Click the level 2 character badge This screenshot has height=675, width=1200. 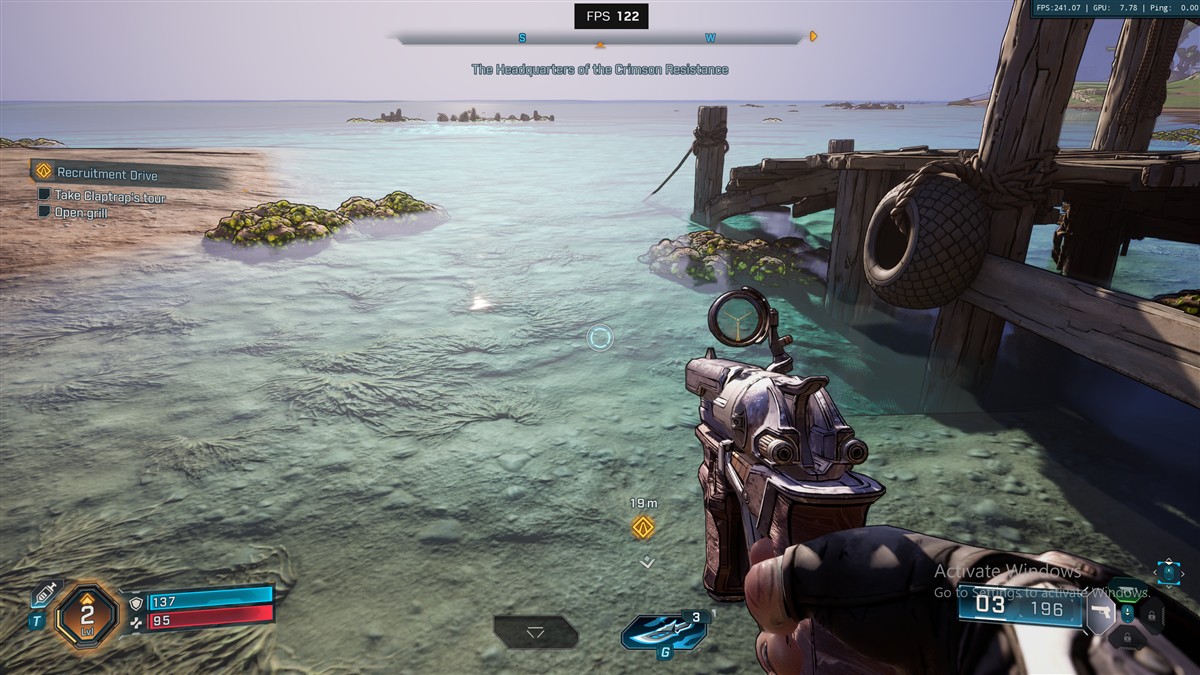tap(86, 615)
